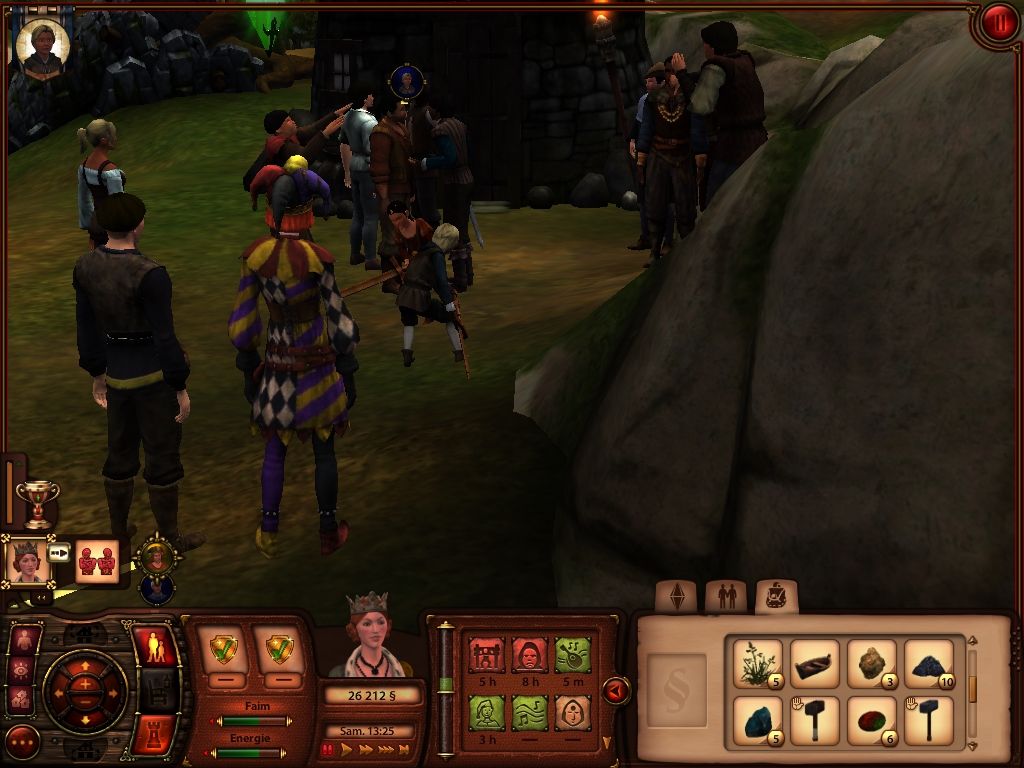Open the relationships tab with two figures
This screenshot has height=768, width=1024.
tap(726, 597)
